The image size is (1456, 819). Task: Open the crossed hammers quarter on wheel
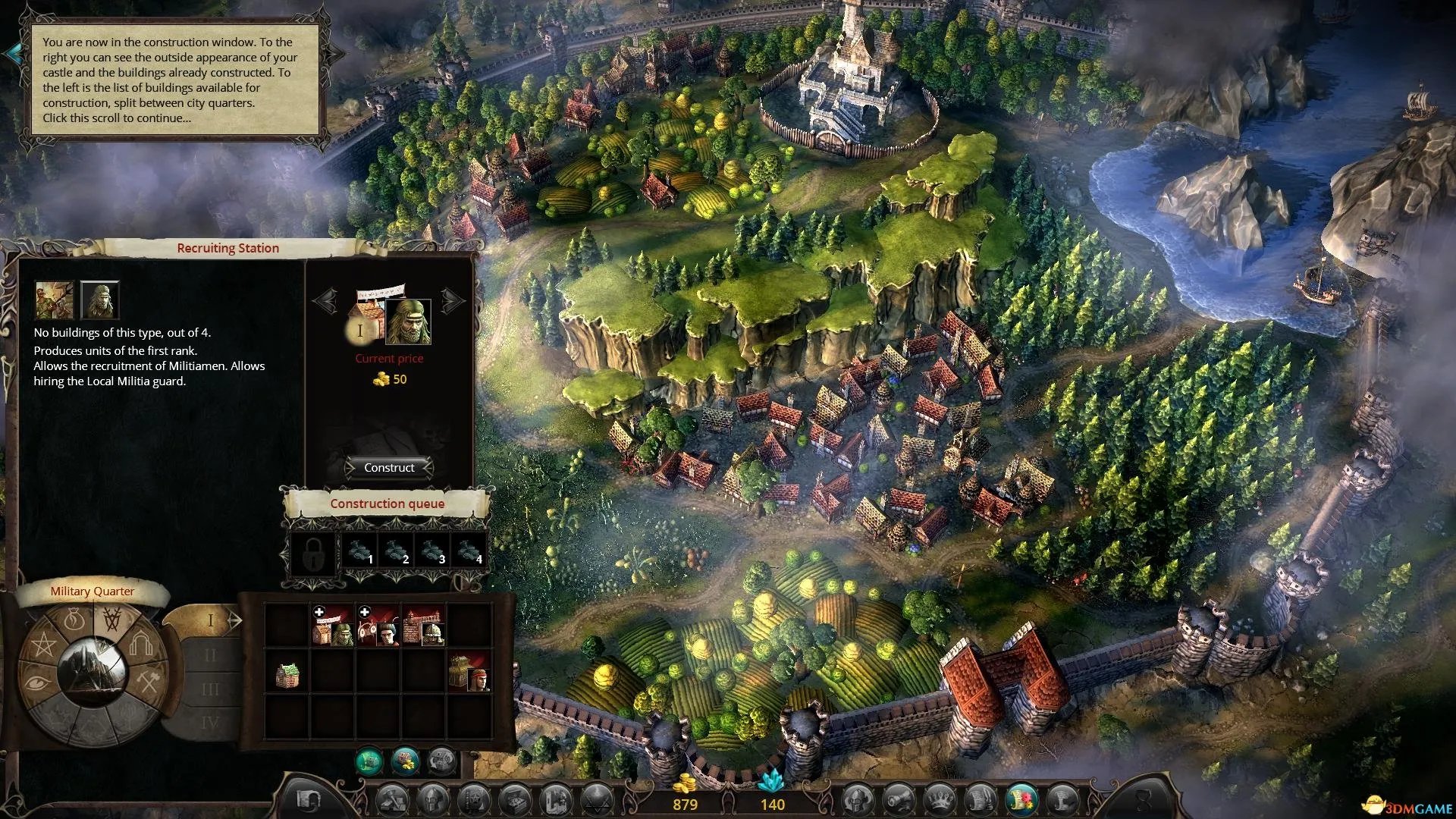click(146, 680)
